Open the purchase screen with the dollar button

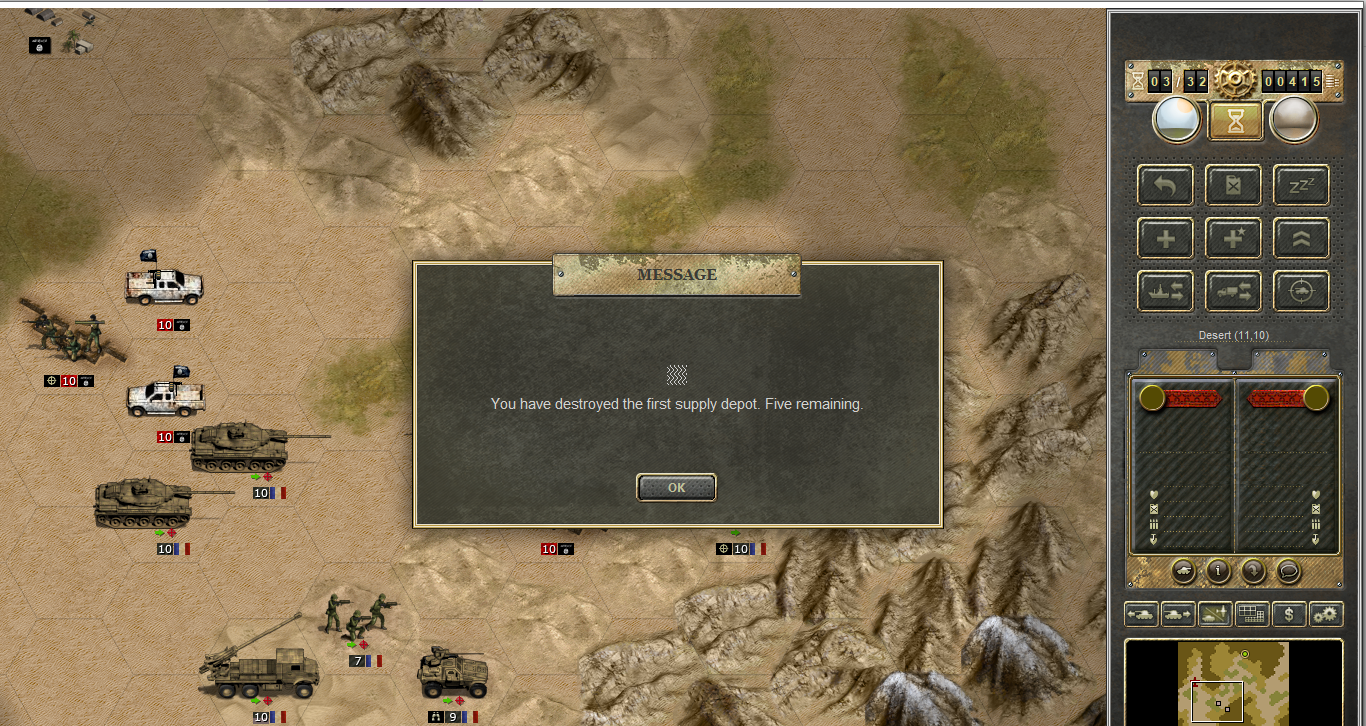click(1289, 614)
